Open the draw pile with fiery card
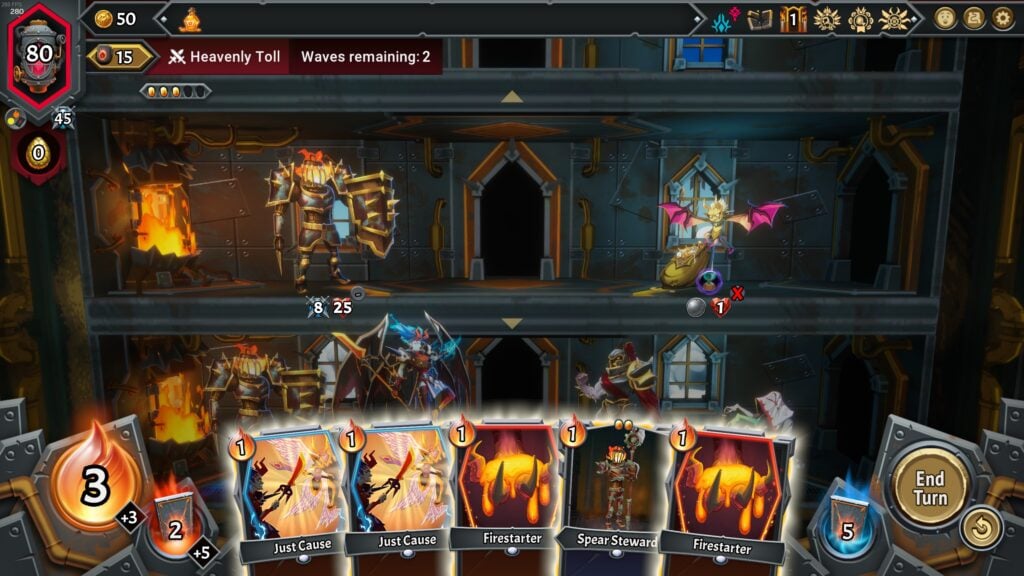 176,525
